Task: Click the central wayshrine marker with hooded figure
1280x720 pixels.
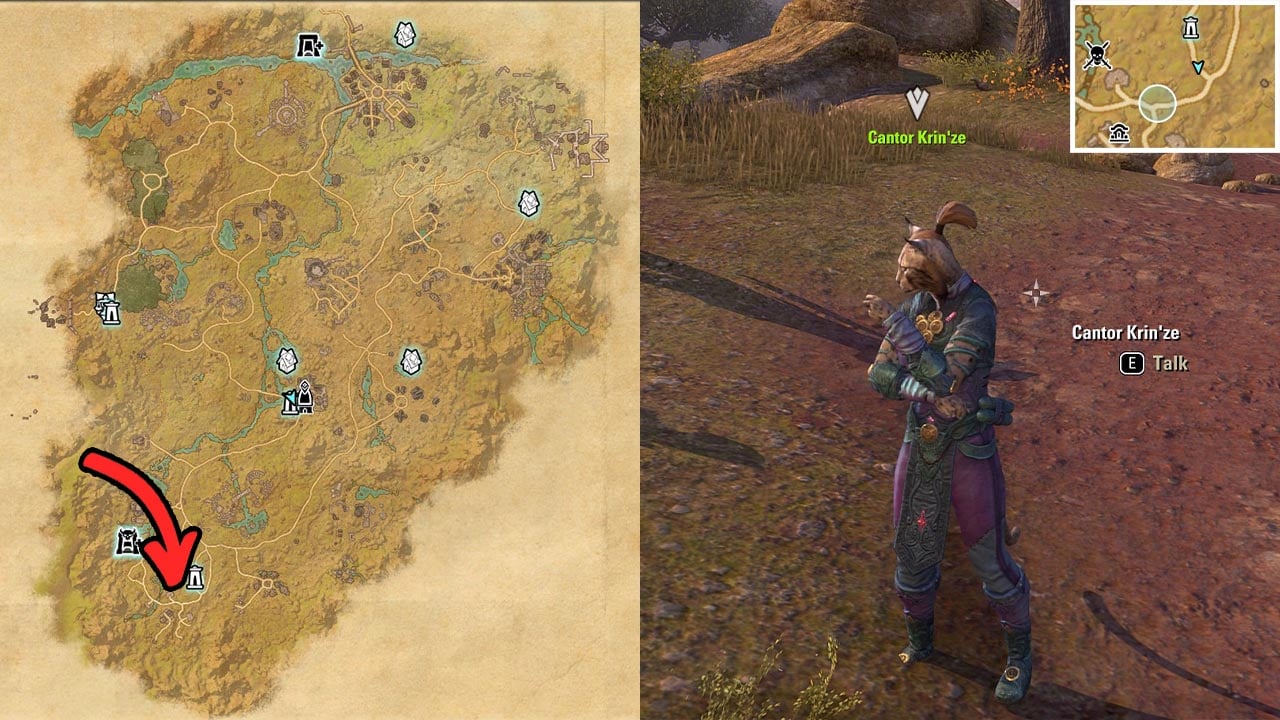Action: click(x=298, y=399)
